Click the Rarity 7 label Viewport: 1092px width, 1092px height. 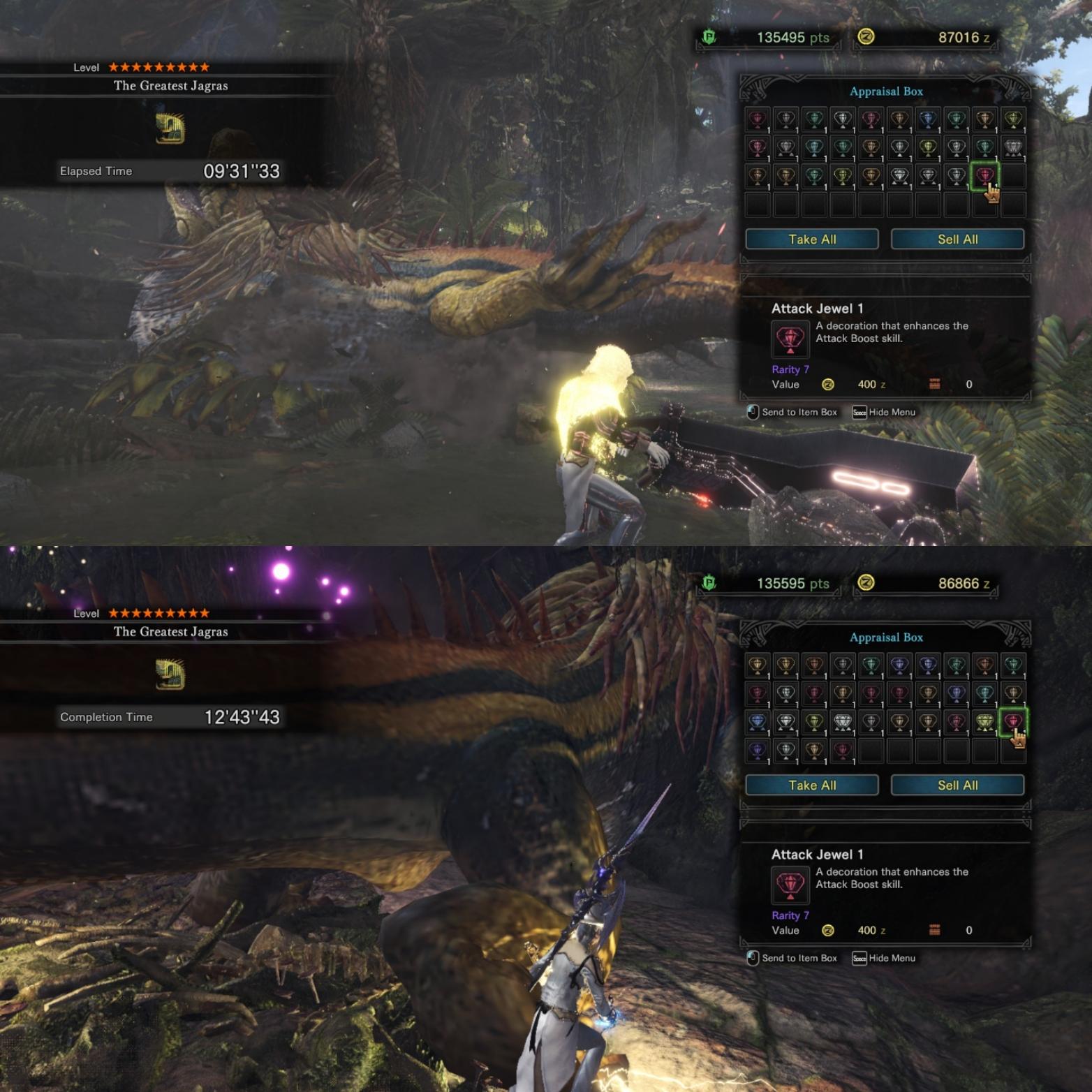pyautogui.click(x=790, y=369)
